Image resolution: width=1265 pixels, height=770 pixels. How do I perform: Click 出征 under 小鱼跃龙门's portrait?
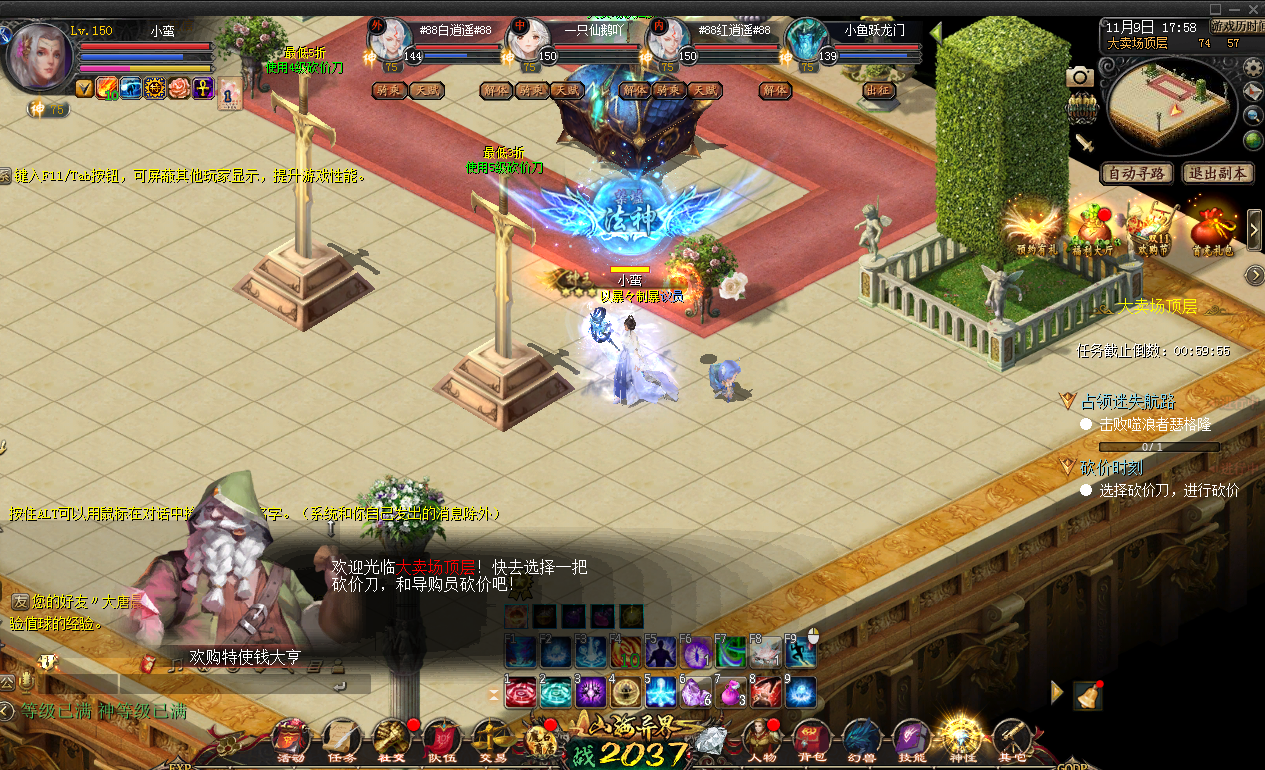[x=877, y=90]
